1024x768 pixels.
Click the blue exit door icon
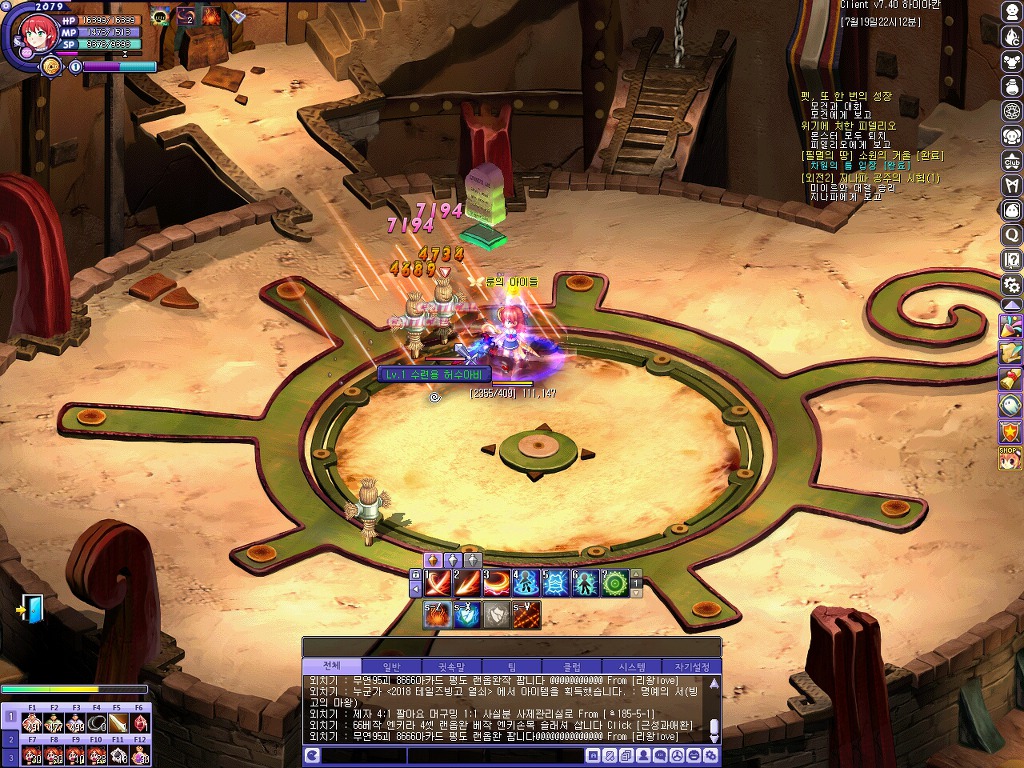pyautogui.click(x=31, y=608)
